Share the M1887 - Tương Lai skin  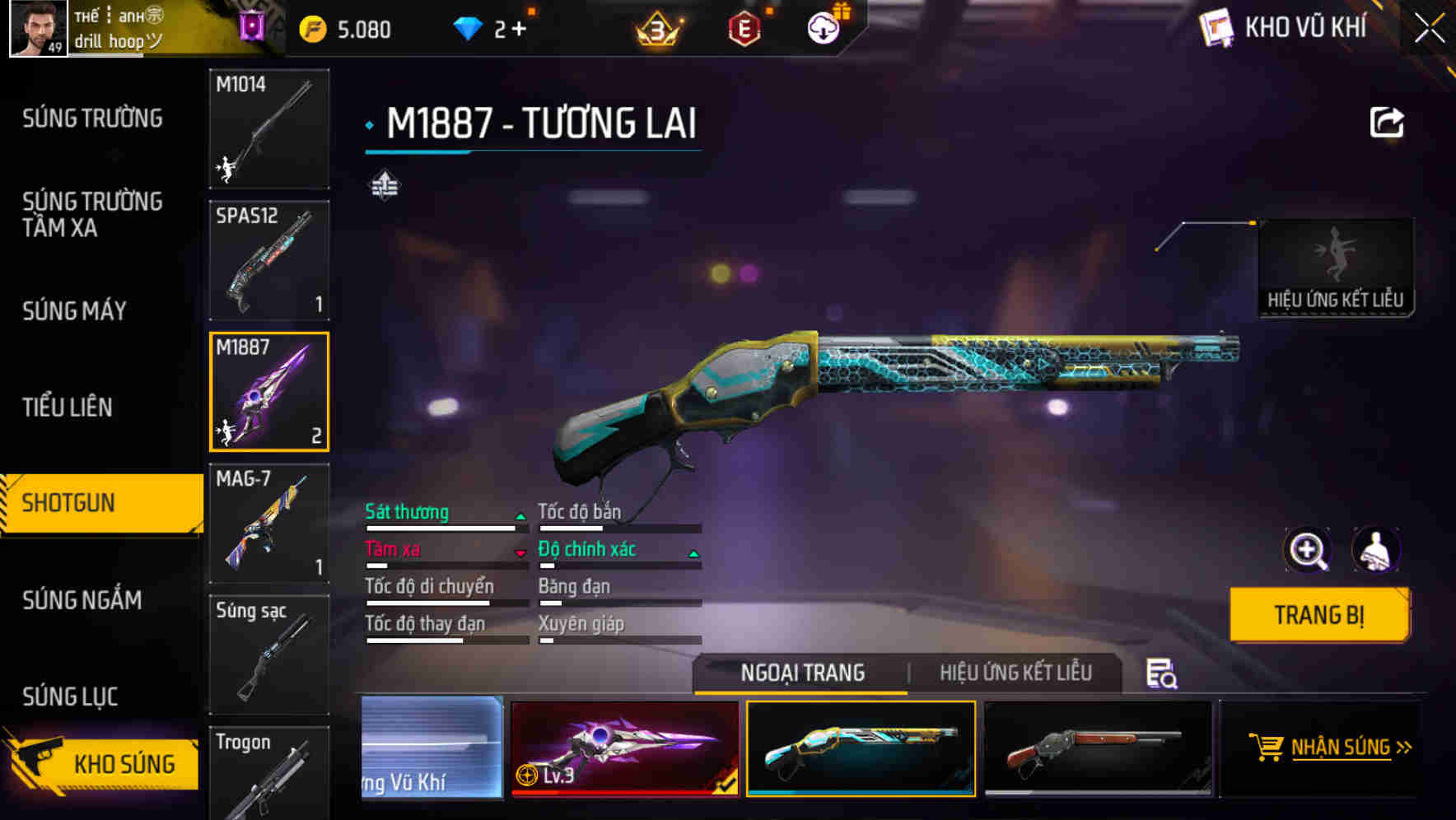1388,121
